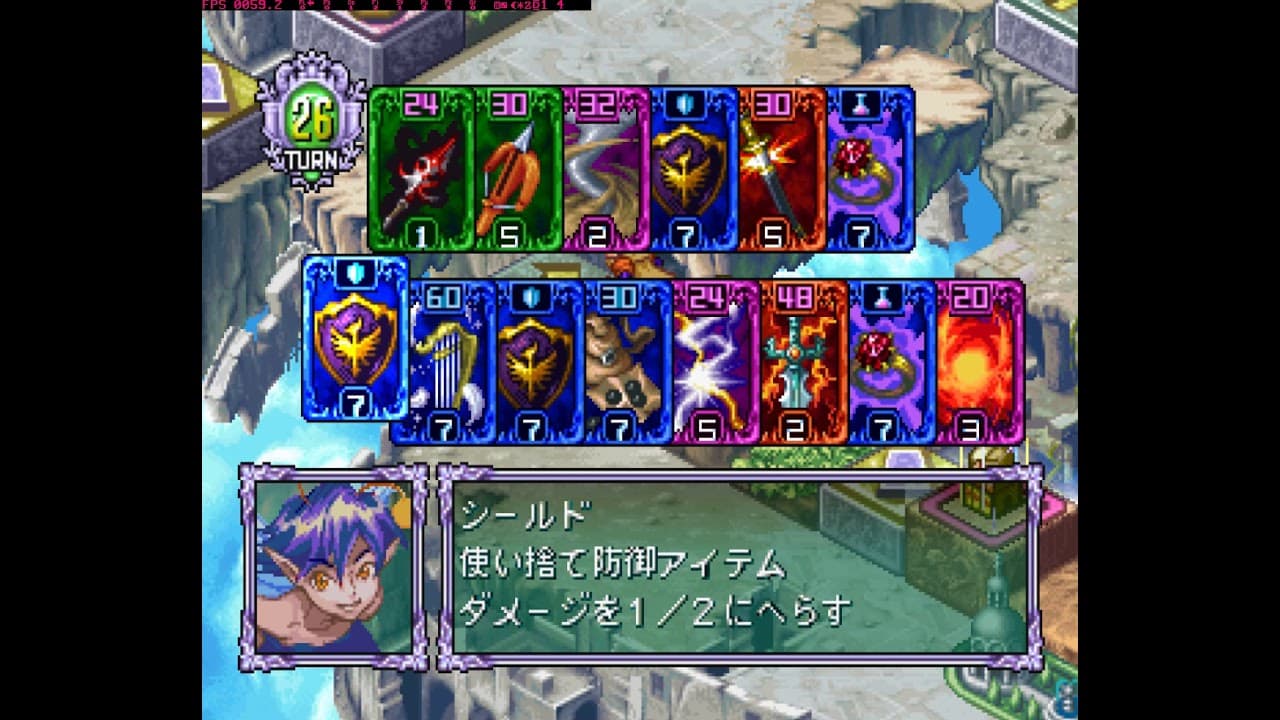Select the leather sack card priced 30
The width and height of the screenshot is (1280, 720).
625,365
